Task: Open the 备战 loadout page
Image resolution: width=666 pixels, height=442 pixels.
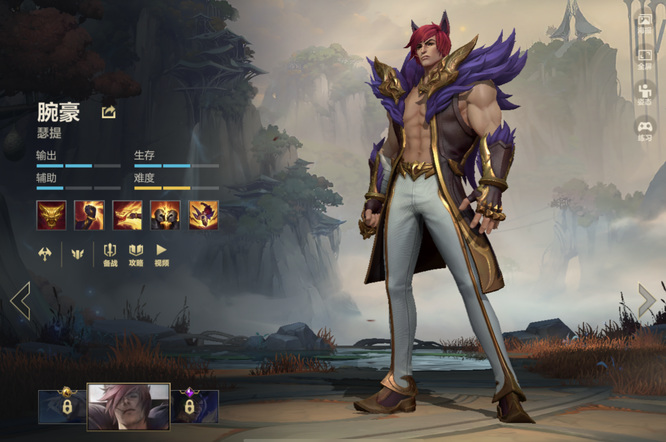Action: click(110, 254)
